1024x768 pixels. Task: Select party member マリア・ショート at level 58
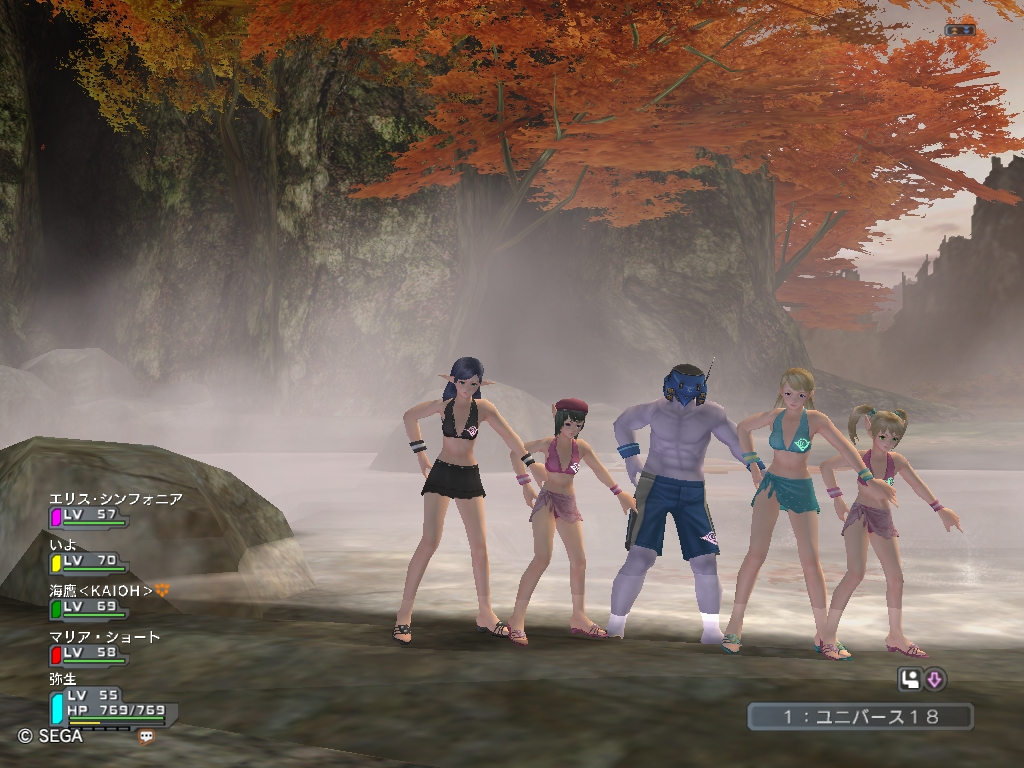point(104,637)
